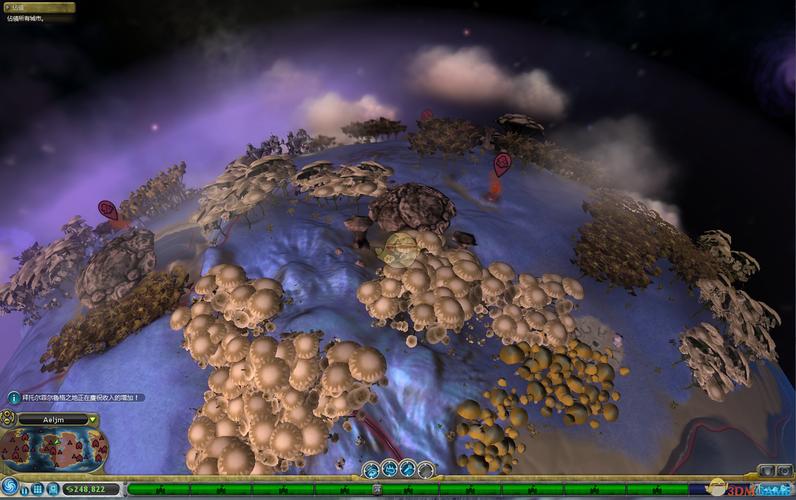Activate the first round ability icon

(371, 469)
